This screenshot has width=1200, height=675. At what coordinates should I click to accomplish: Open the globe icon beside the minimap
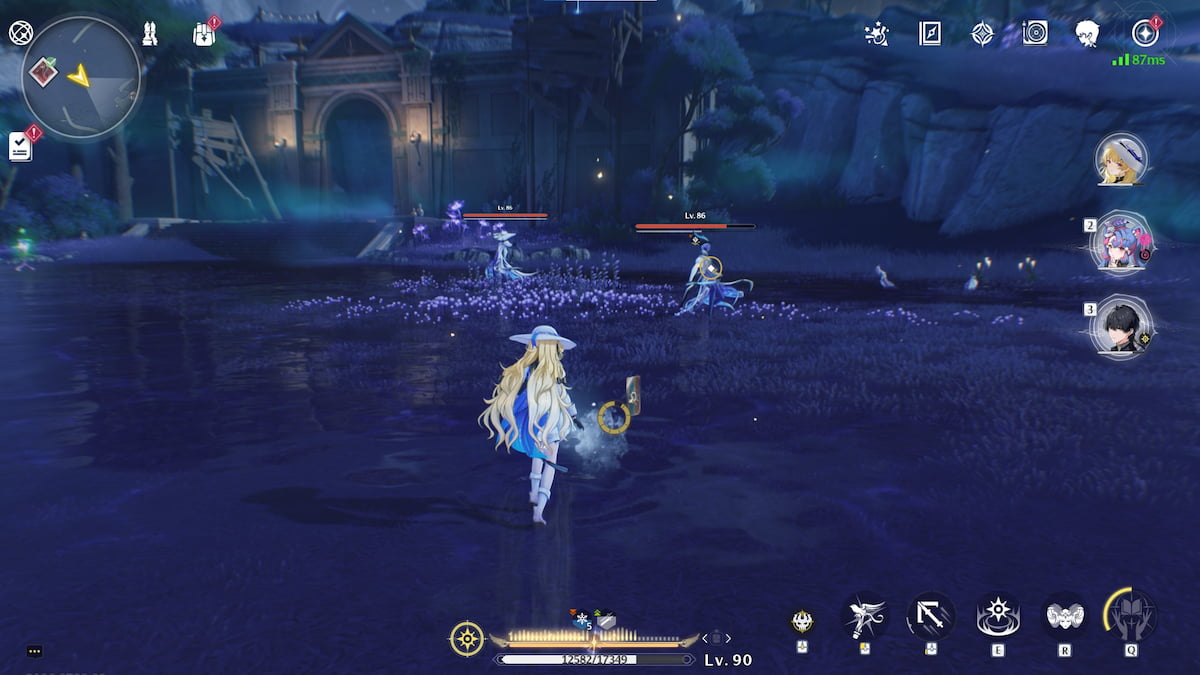(x=20, y=32)
